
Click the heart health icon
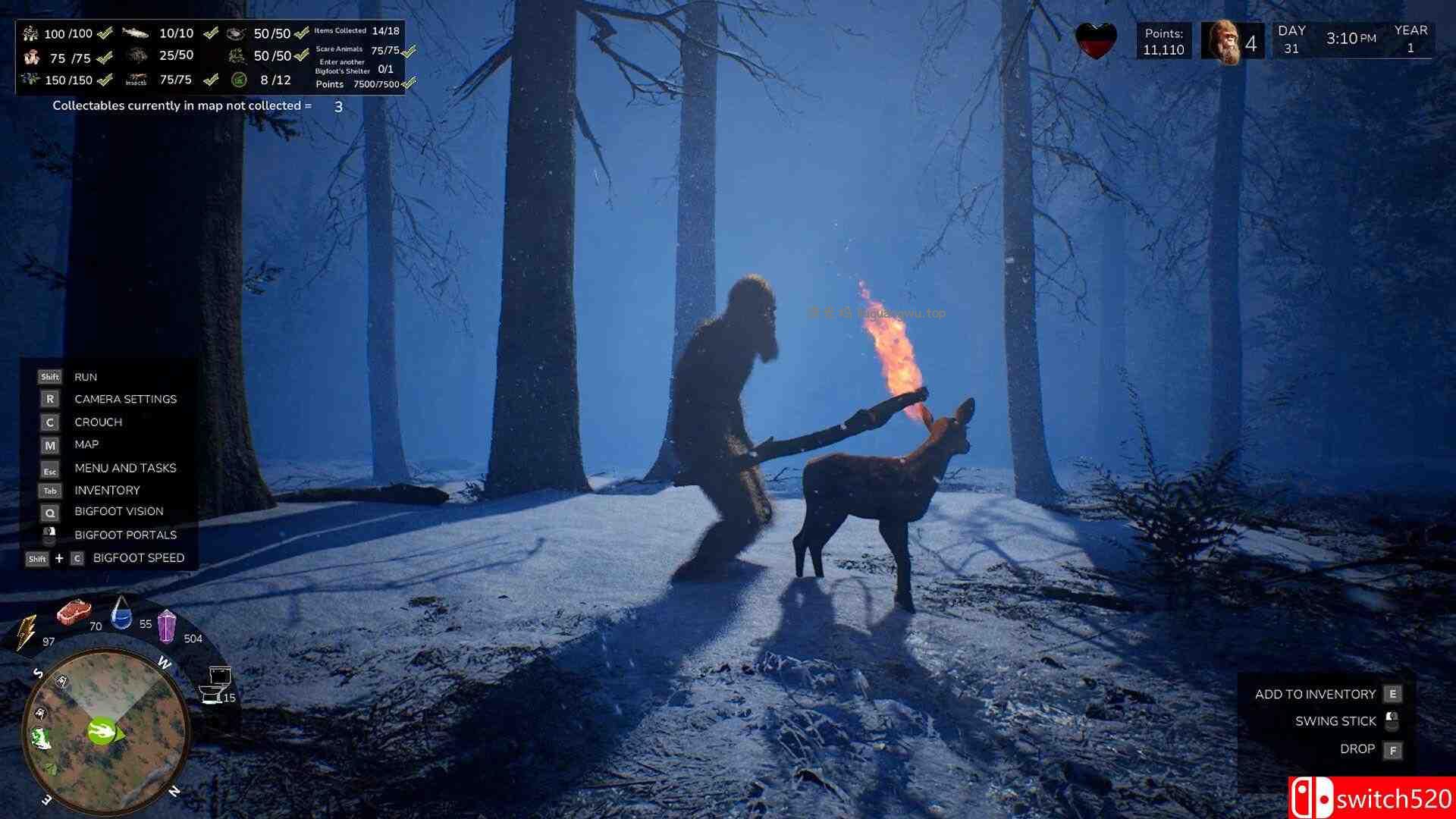coord(1097,41)
